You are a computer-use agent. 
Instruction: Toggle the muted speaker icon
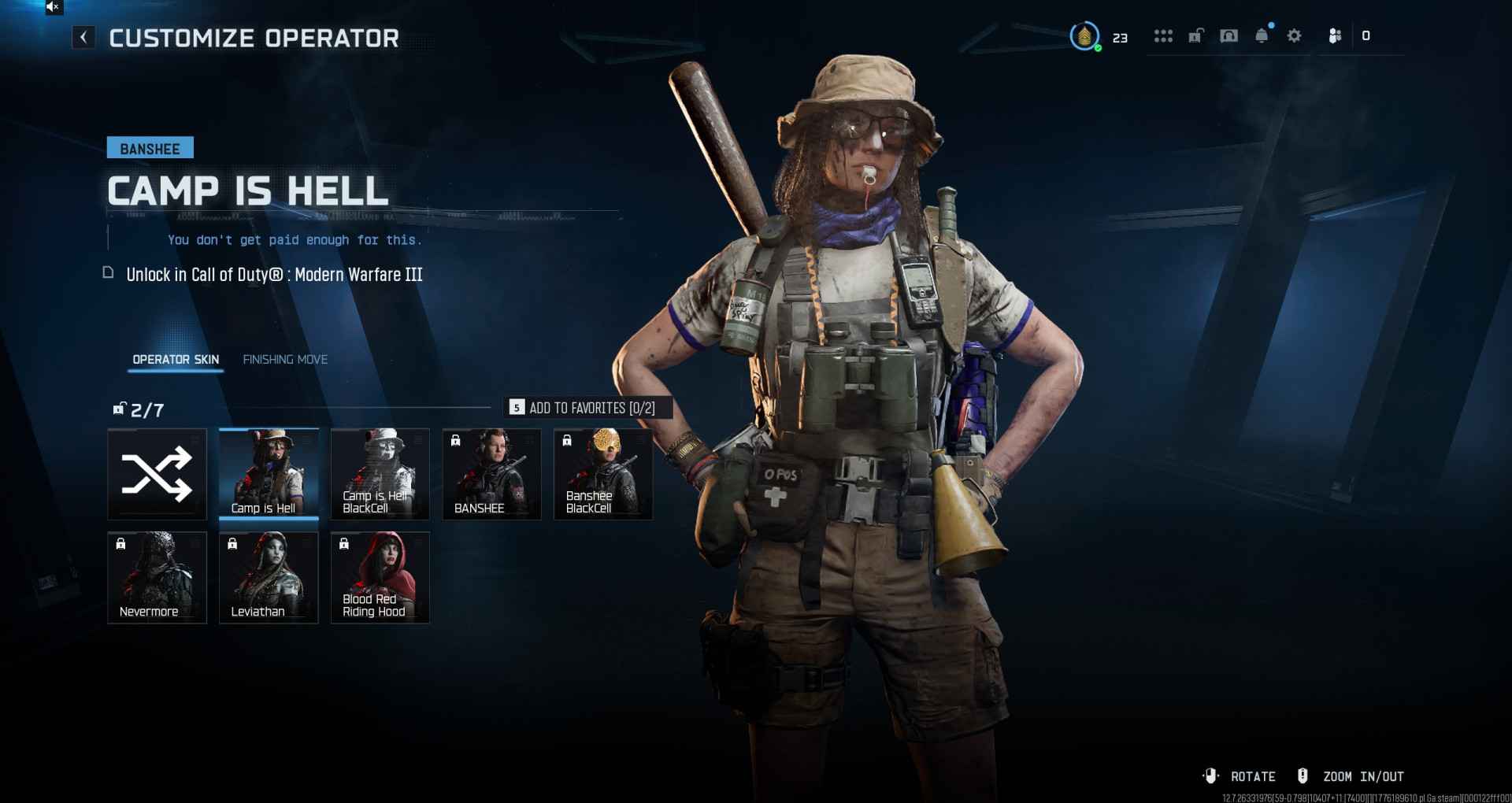pos(53,7)
